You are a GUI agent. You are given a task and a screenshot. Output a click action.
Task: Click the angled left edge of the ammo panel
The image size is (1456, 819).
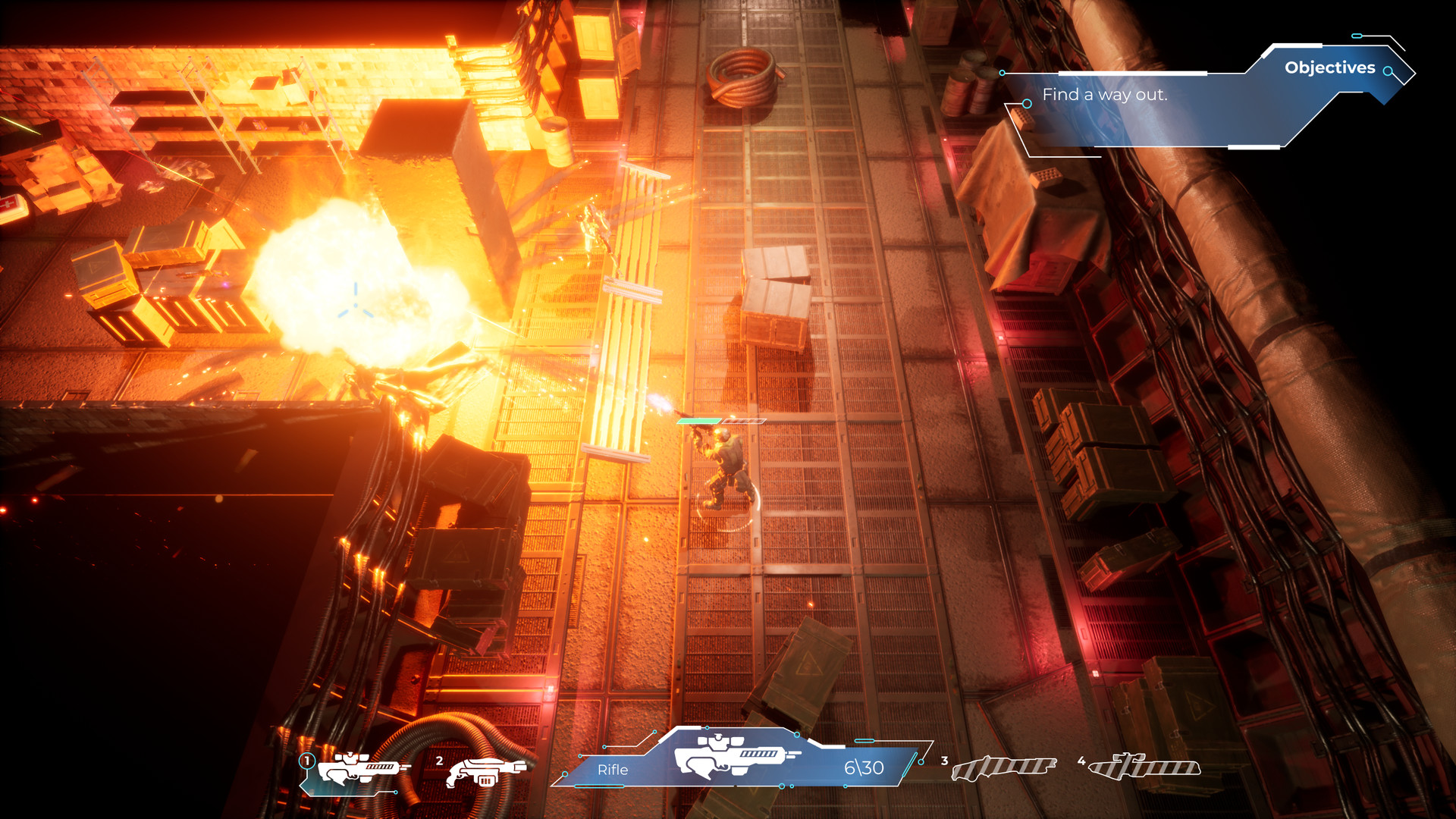pyautogui.click(x=581, y=770)
